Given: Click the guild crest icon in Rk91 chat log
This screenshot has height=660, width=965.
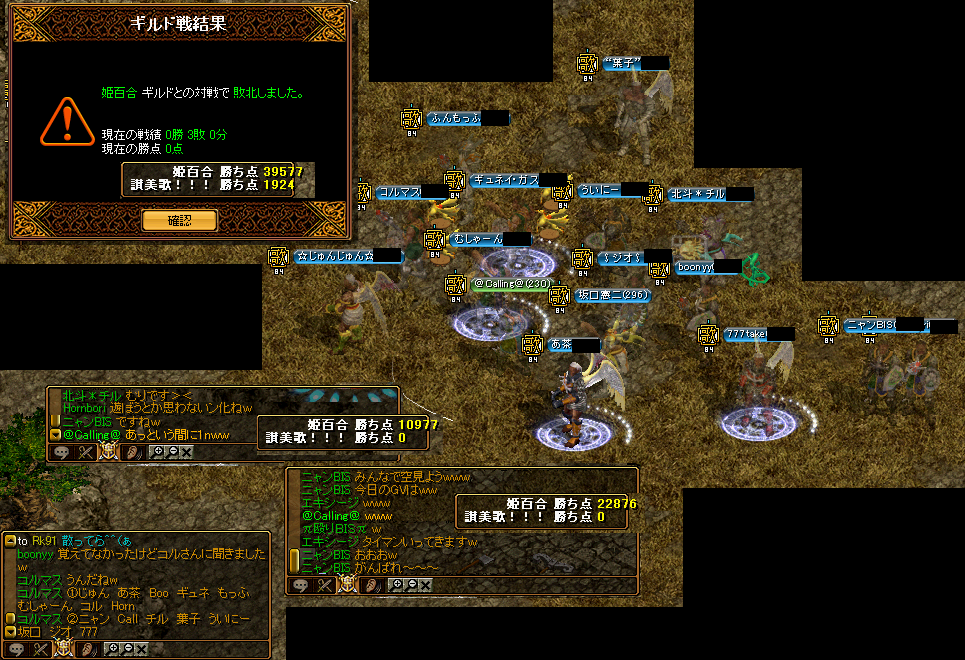Looking at the screenshot, I should pyautogui.click(x=65, y=649).
